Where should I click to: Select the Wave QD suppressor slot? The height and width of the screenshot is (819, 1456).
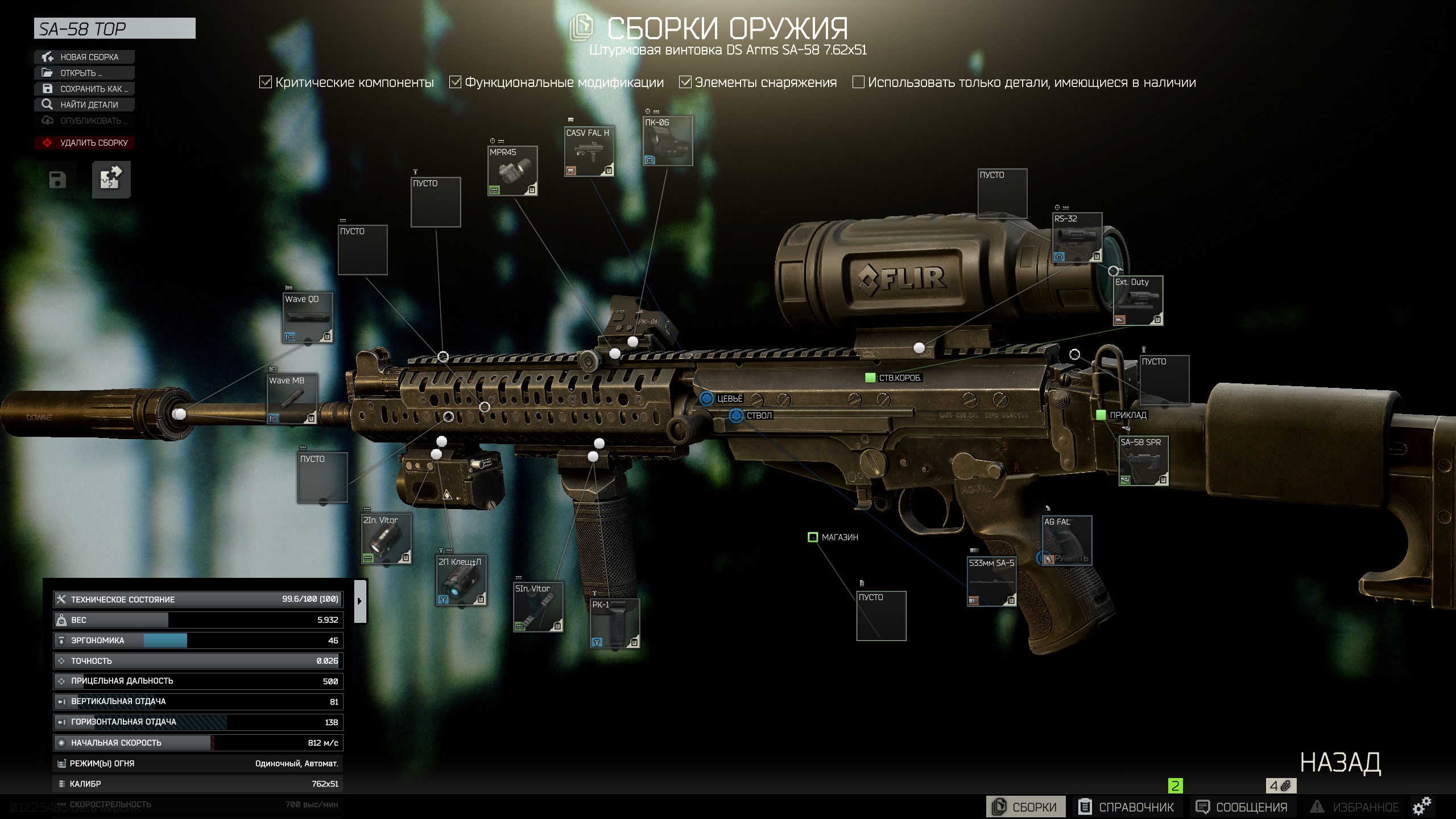308,318
